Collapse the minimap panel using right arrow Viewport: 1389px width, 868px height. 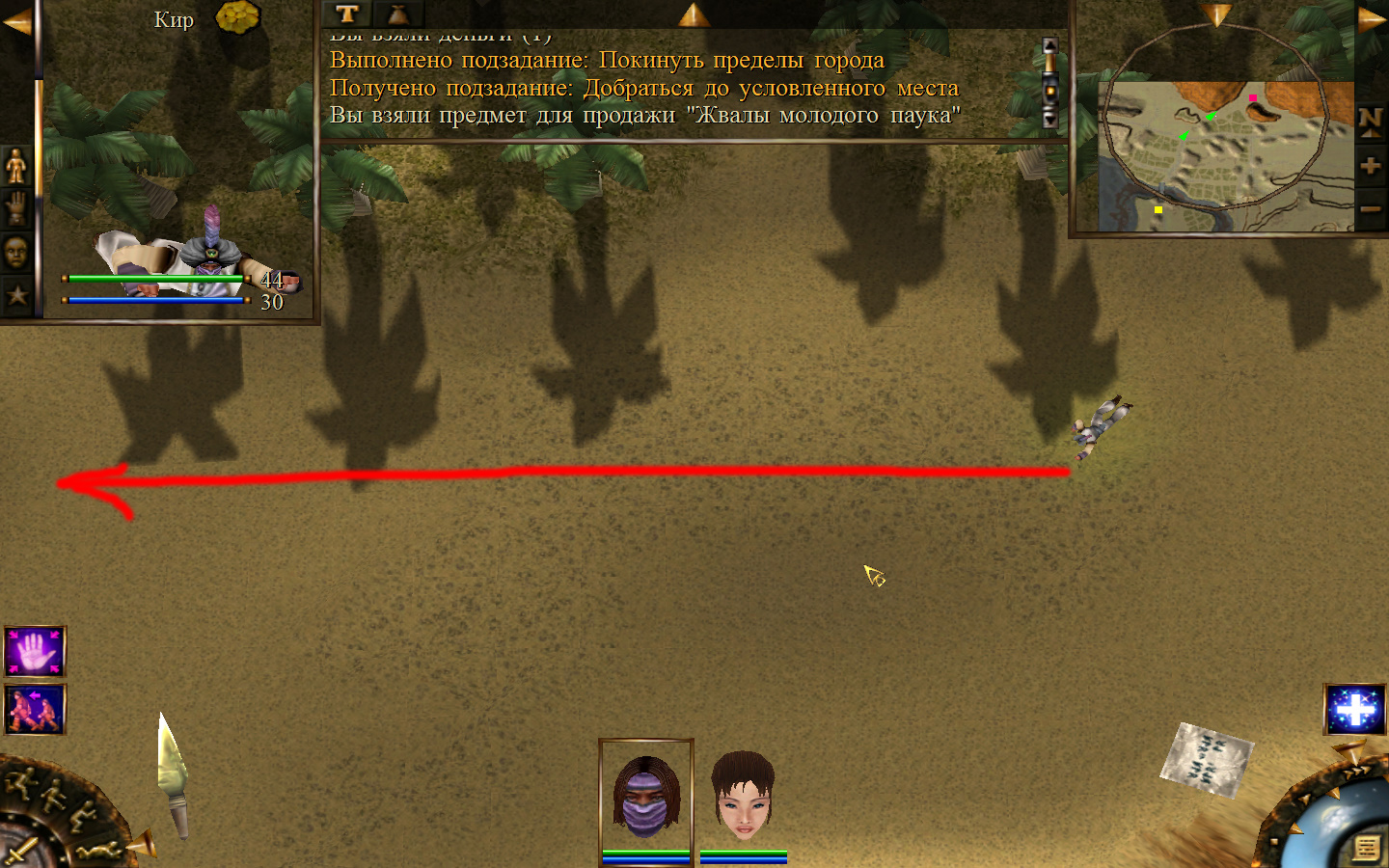click(1372, 19)
